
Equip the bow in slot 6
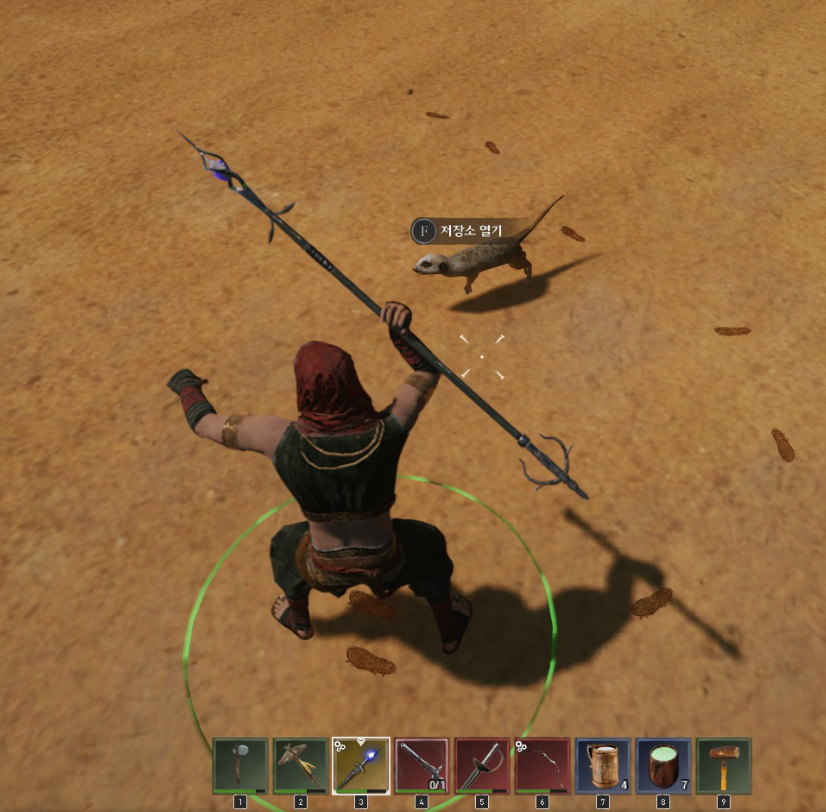click(x=542, y=765)
